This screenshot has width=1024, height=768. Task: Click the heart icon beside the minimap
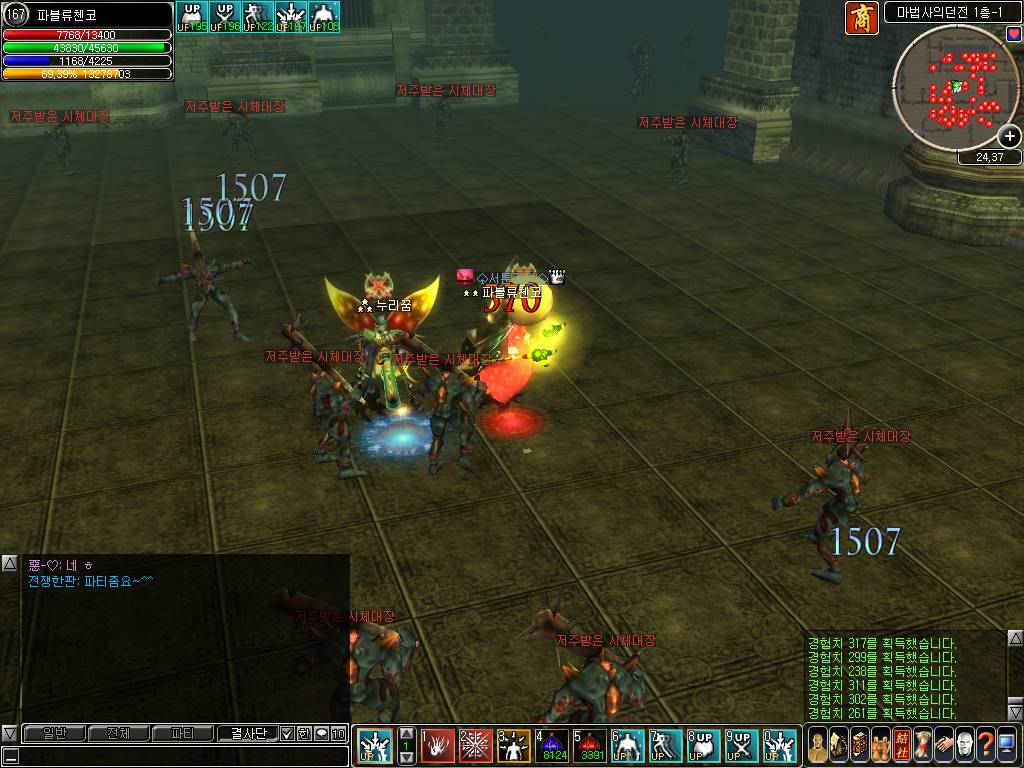click(x=1014, y=34)
